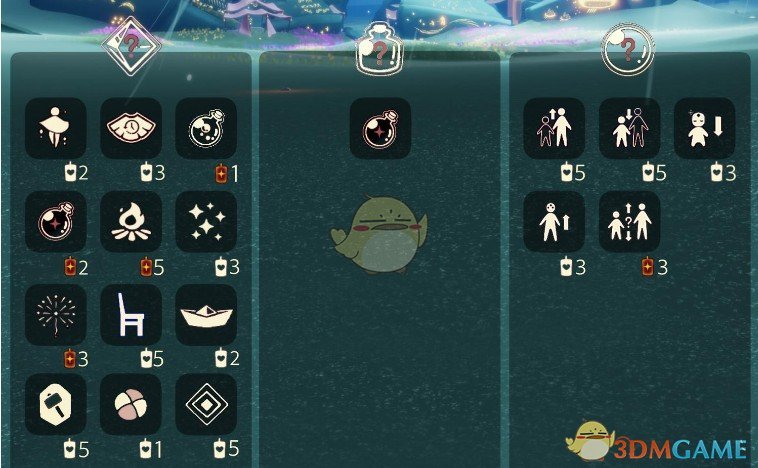The image size is (758, 468).
Task: Choose the random height question-mark spell
Action: point(630,222)
